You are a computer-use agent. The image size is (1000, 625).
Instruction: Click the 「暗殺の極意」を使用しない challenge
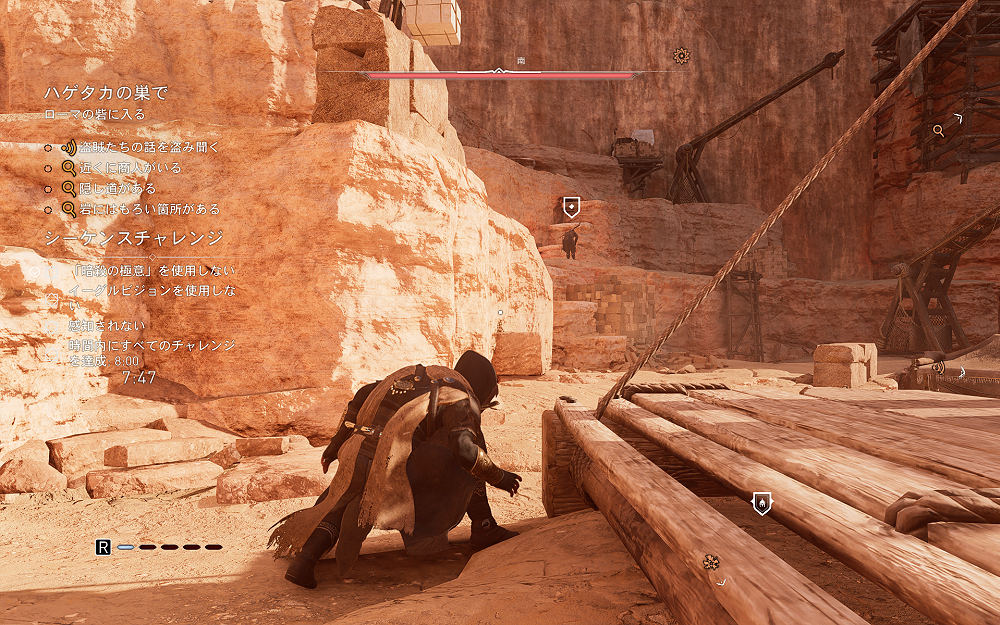153,270
